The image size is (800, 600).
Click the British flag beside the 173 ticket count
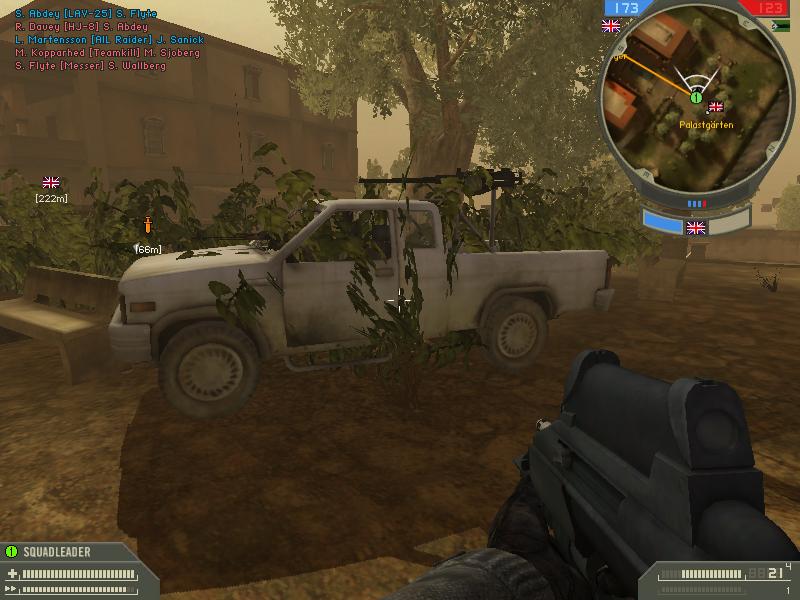pyautogui.click(x=611, y=27)
